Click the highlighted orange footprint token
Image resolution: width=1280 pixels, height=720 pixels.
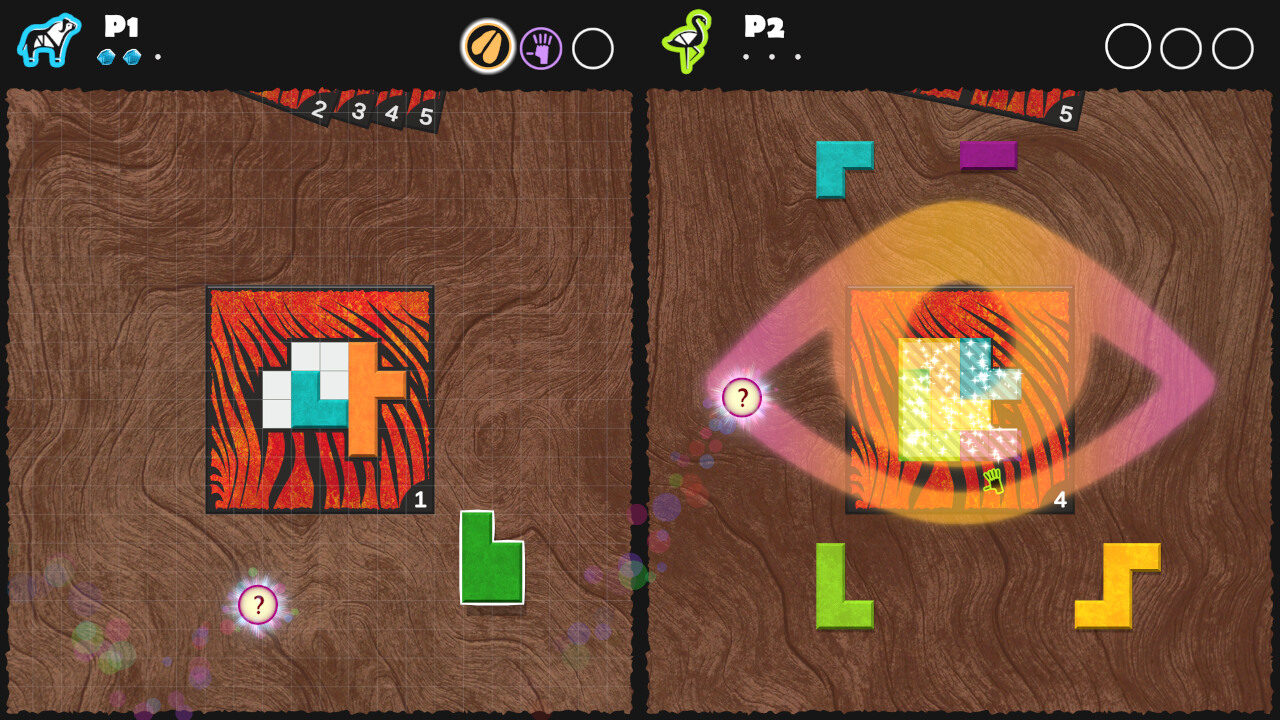click(x=487, y=46)
